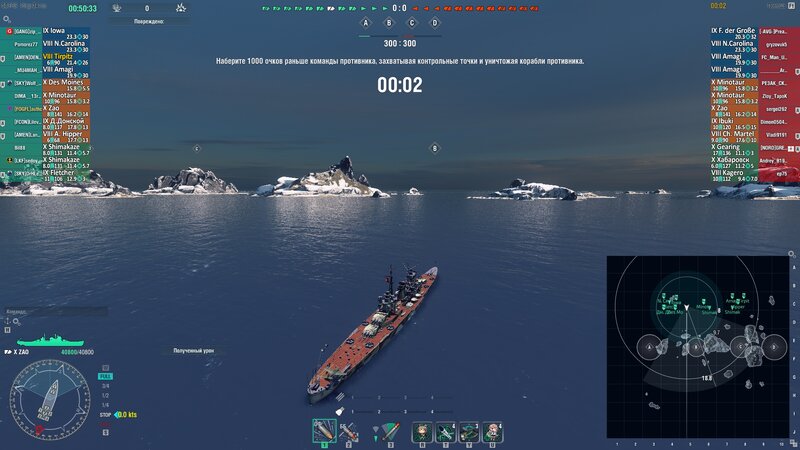The image size is (800, 450).
Task: Open the tactical minimap
Action: click(x=698, y=346)
